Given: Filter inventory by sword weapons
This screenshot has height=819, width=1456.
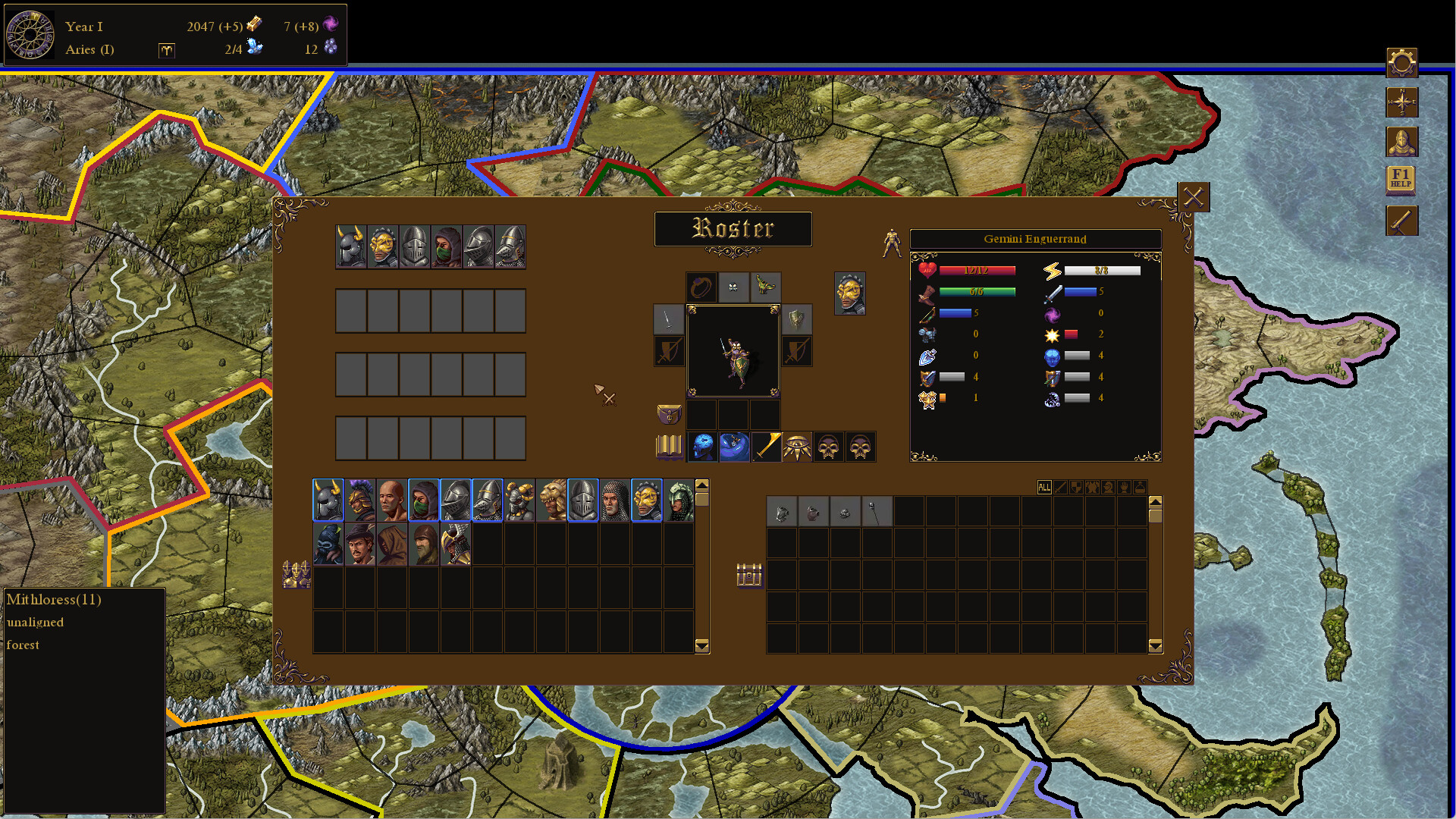Looking at the screenshot, I should click(1060, 488).
